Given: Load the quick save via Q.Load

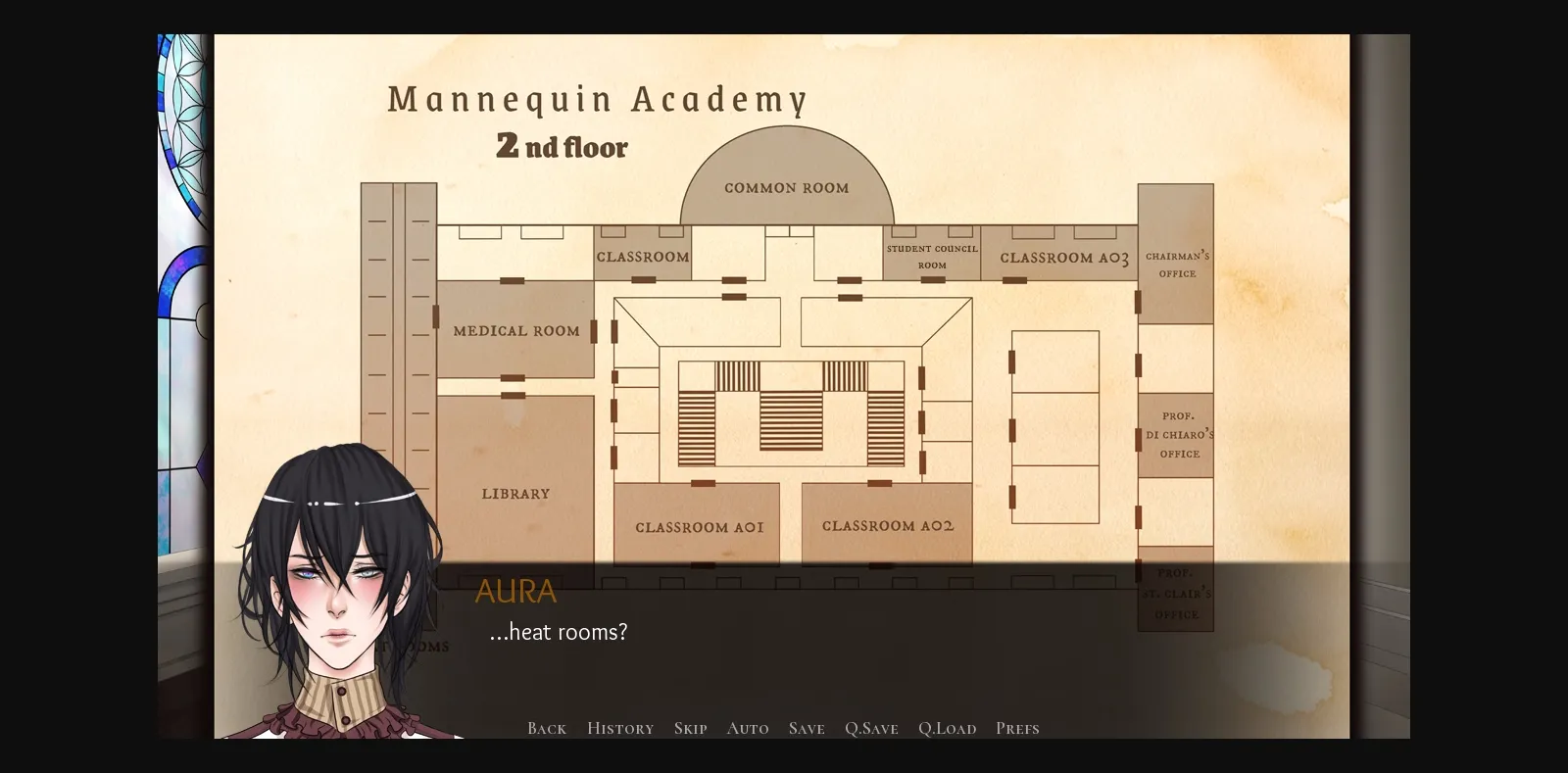Looking at the screenshot, I should click(947, 728).
